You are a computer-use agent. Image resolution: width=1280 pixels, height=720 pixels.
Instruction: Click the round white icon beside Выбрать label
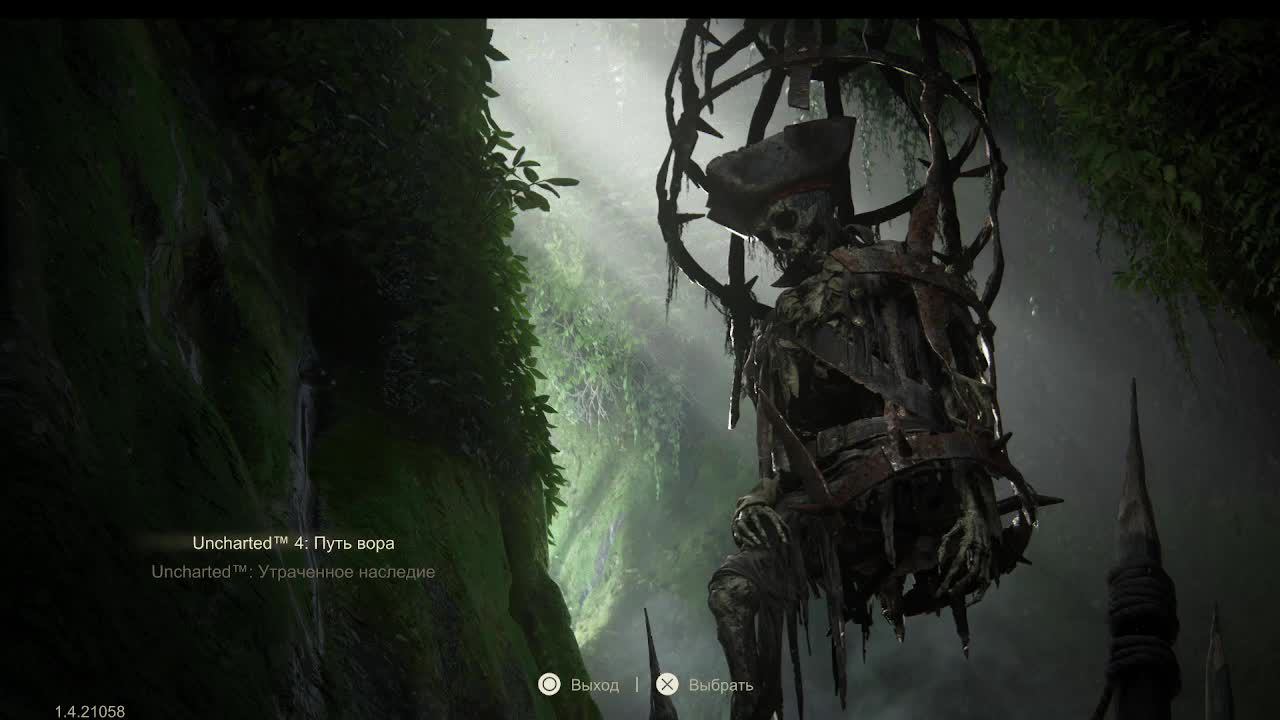point(665,685)
